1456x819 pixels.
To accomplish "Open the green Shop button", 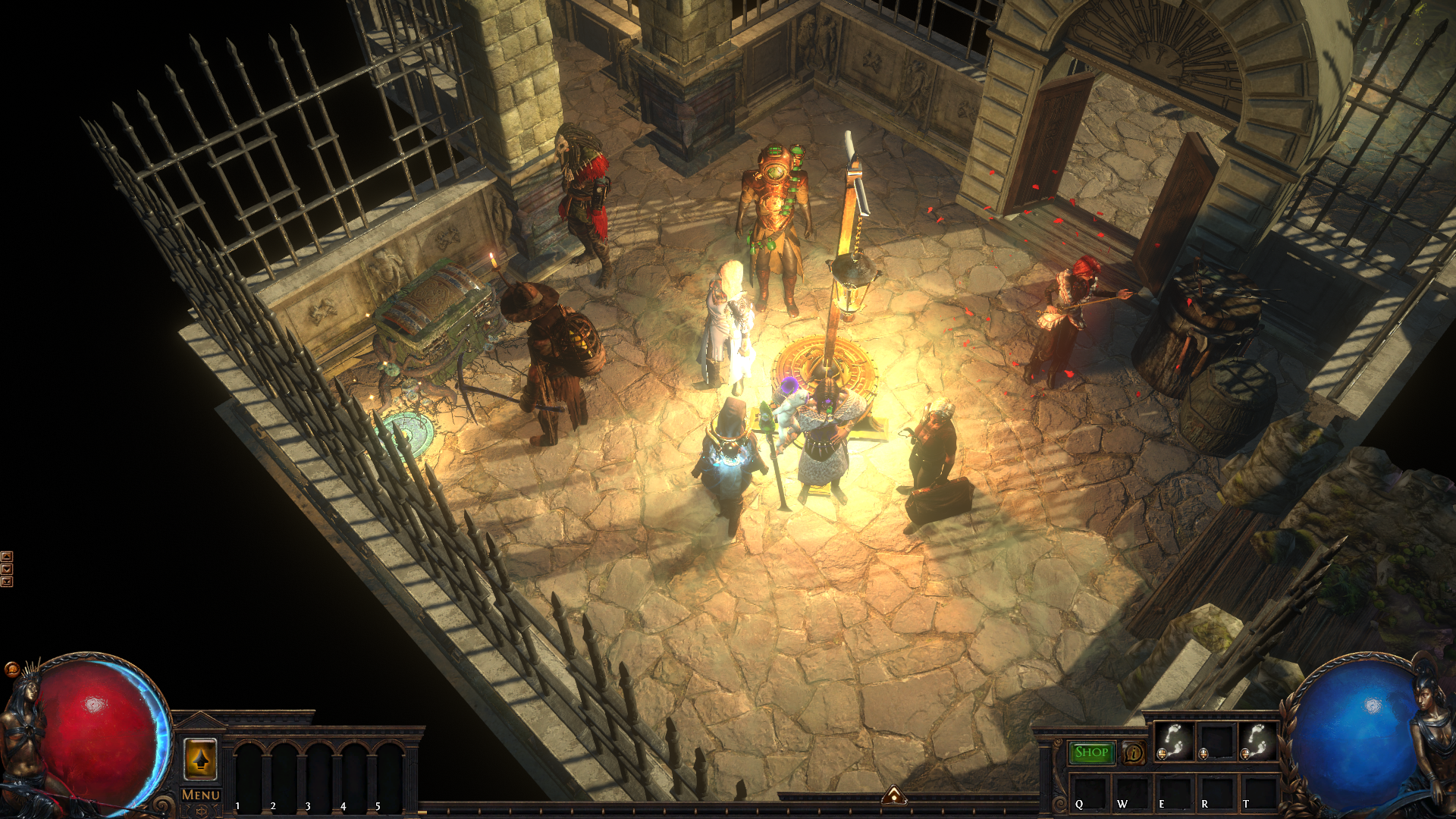I will click(x=1091, y=752).
